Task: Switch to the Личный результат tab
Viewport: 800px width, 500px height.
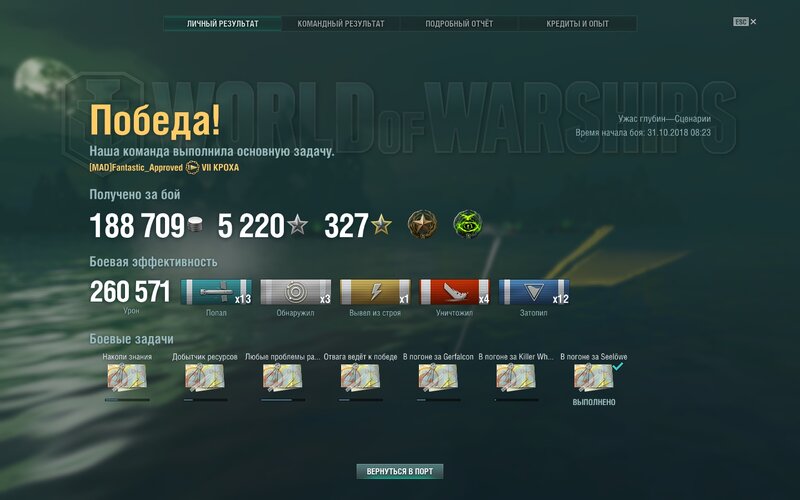Action: pyautogui.click(x=222, y=23)
